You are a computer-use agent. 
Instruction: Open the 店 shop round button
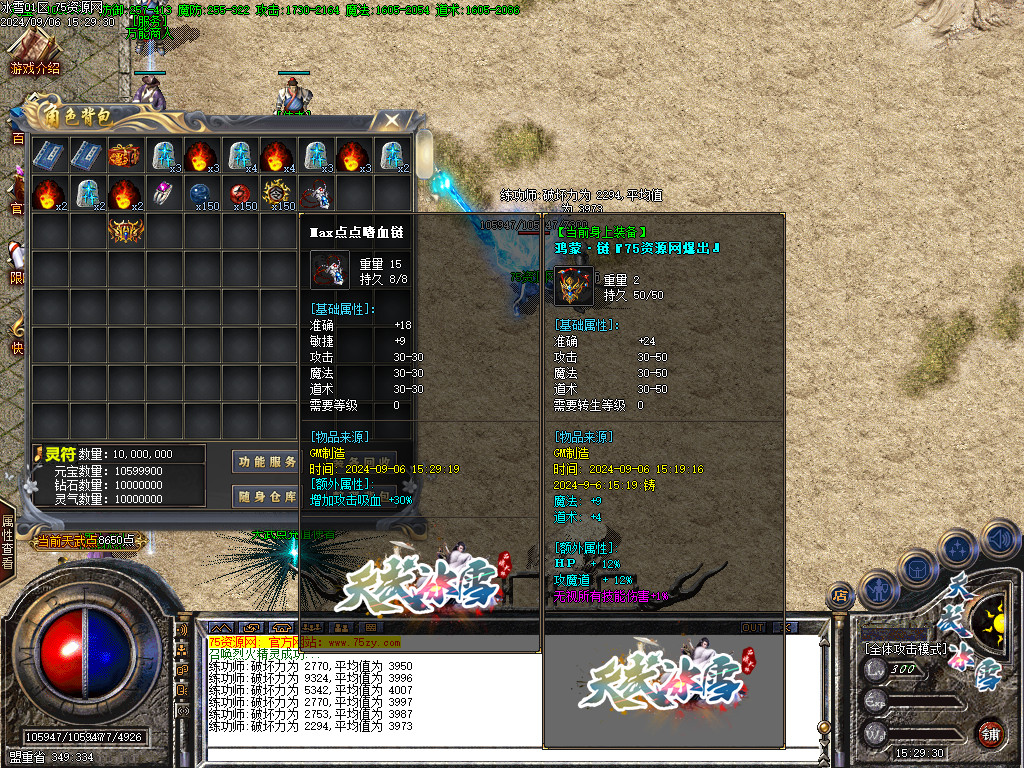pyautogui.click(x=840, y=597)
